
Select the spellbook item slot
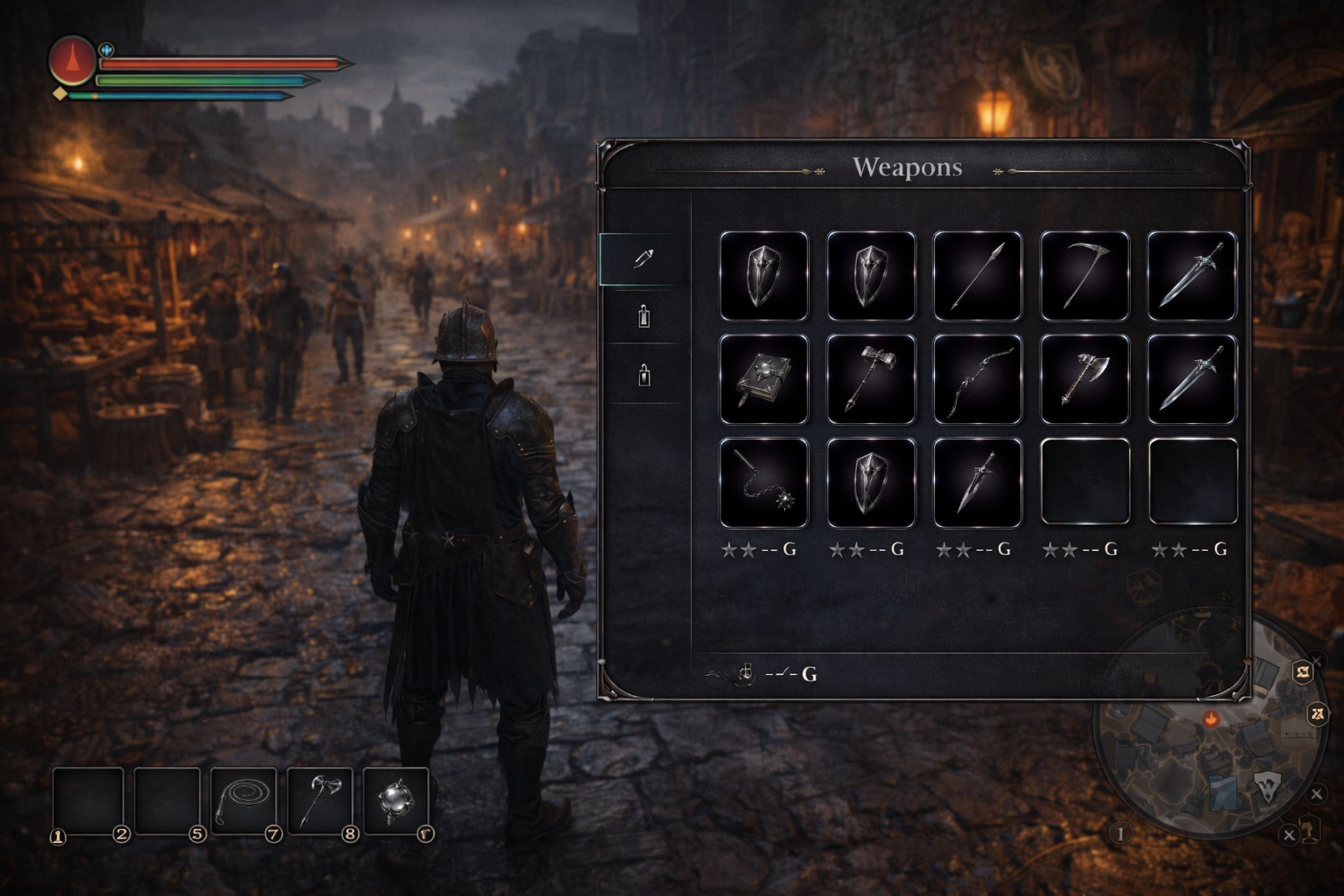[764, 379]
